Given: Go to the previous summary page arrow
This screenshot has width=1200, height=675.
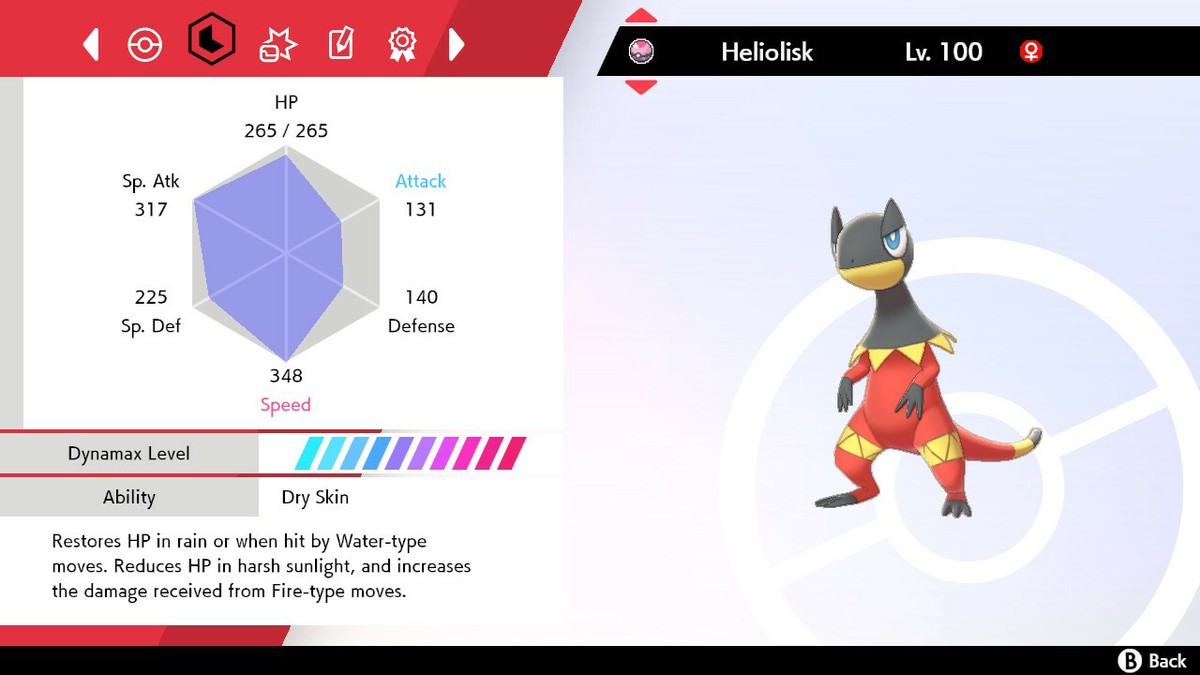Looking at the screenshot, I should 91,44.
